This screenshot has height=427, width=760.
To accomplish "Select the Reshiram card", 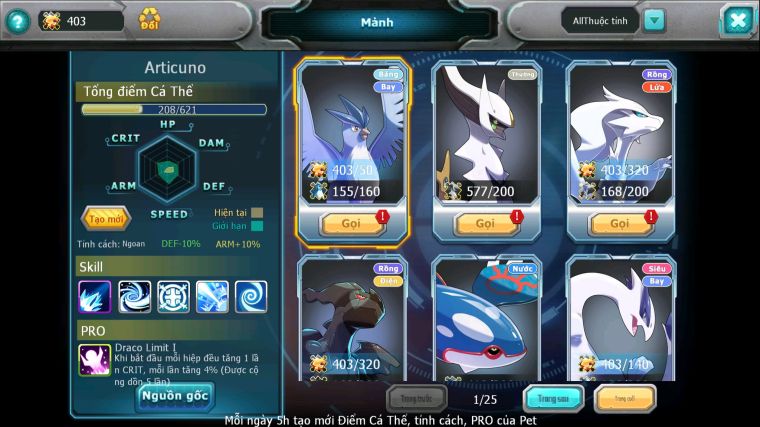I will tap(621, 131).
